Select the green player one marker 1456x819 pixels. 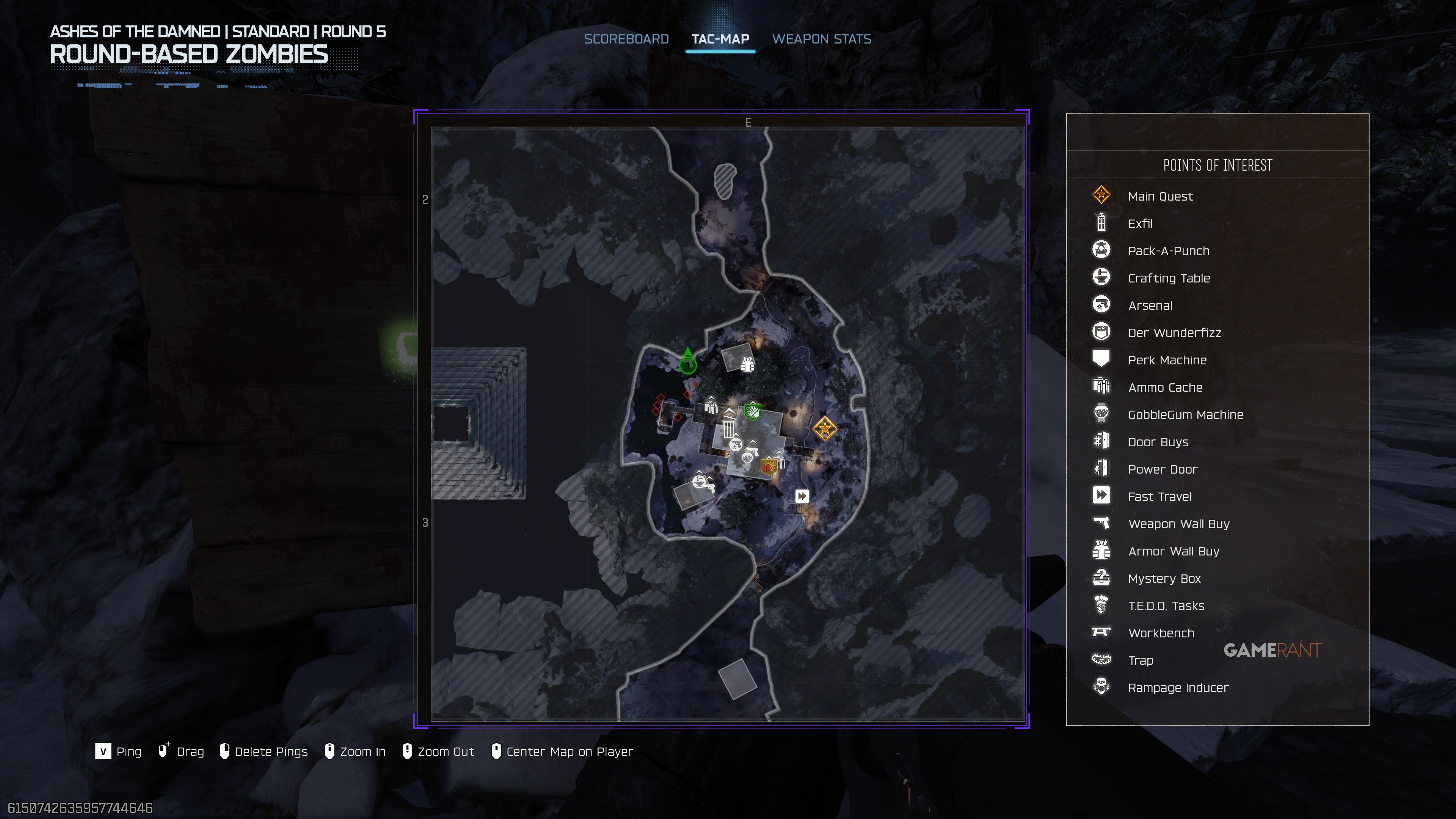(x=687, y=364)
